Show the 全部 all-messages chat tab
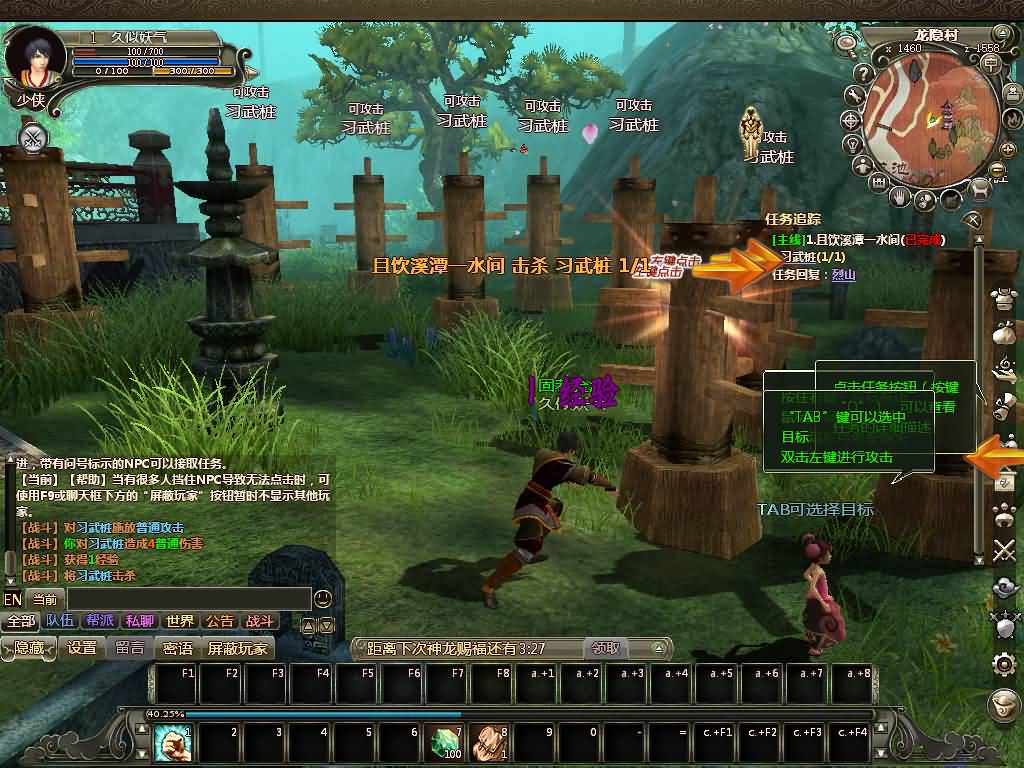The image size is (1024, 768). [x=20, y=621]
